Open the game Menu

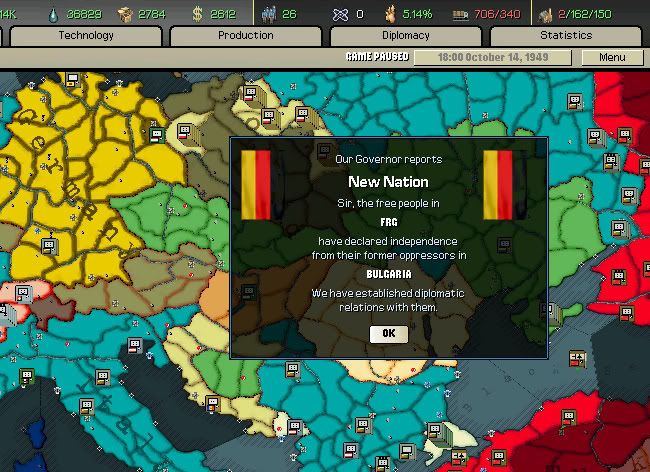(x=612, y=57)
